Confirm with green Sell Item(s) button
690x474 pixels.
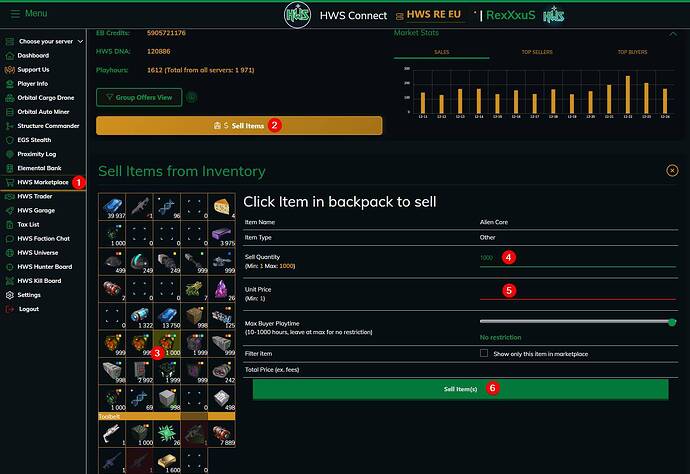click(459, 388)
